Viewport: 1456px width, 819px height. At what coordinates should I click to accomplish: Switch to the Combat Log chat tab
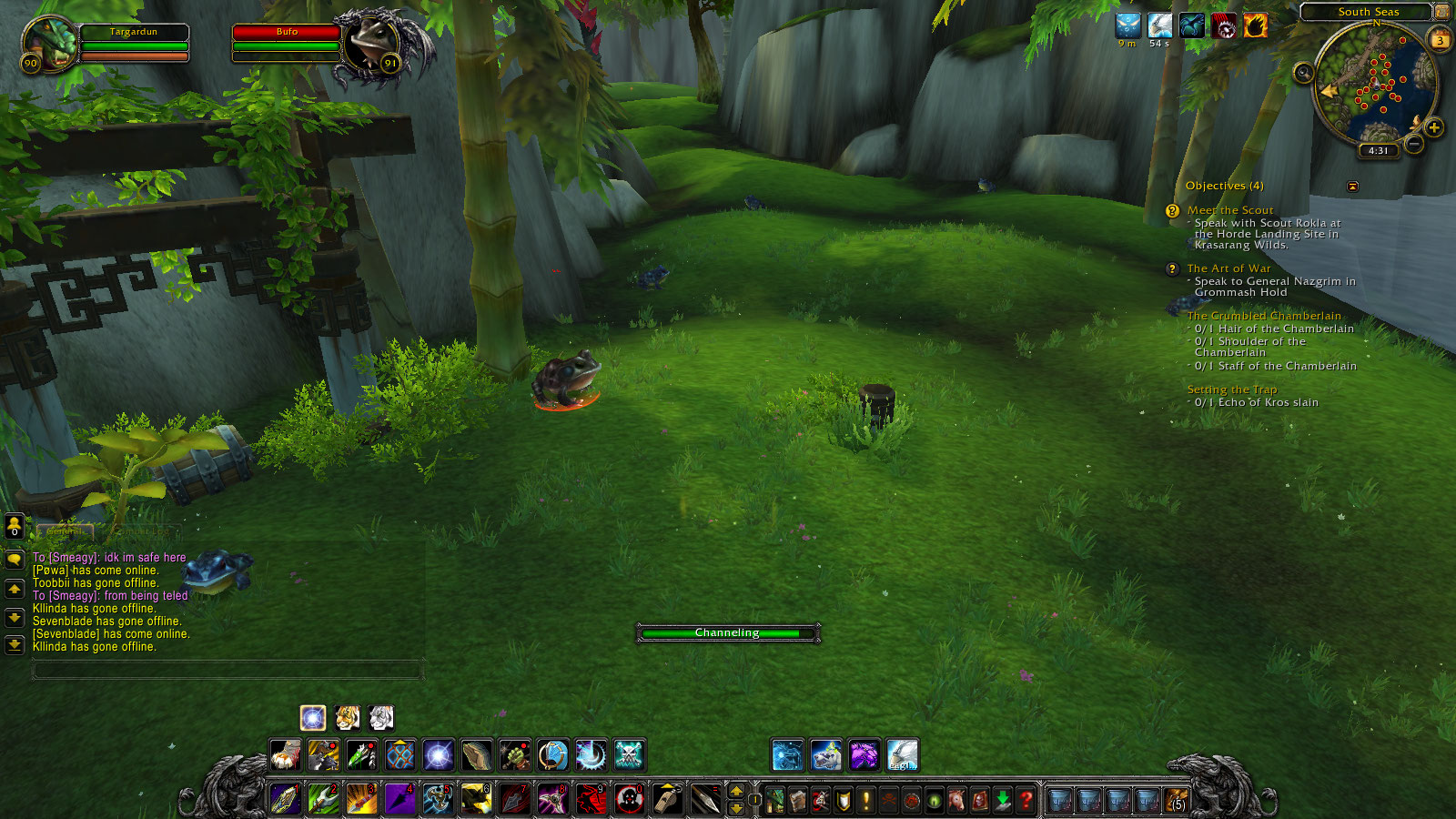coord(142,531)
